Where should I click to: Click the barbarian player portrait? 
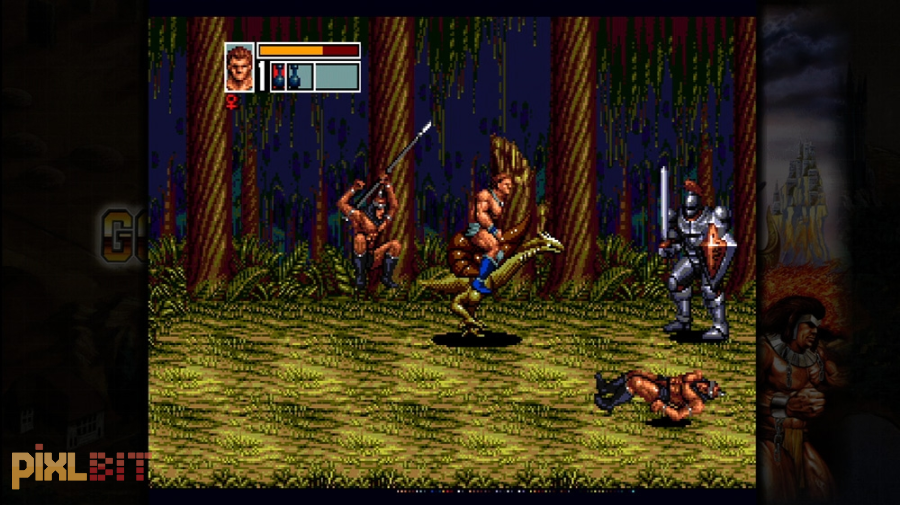coord(240,67)
